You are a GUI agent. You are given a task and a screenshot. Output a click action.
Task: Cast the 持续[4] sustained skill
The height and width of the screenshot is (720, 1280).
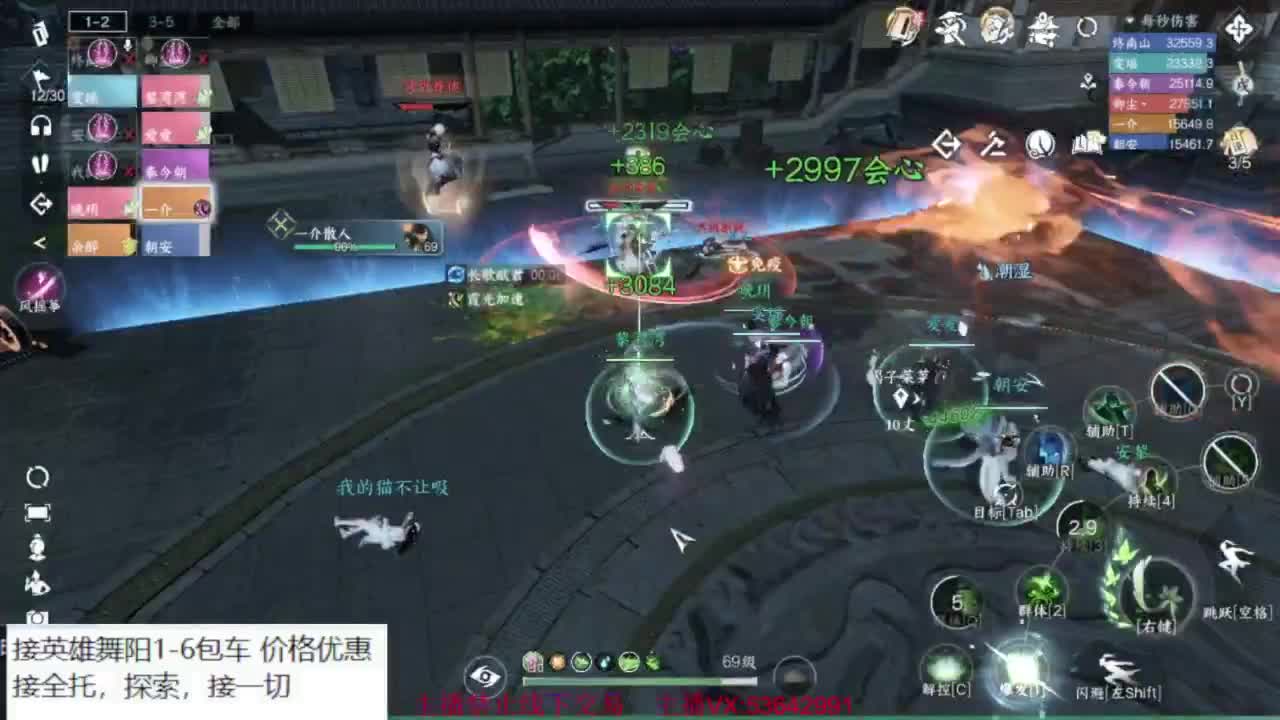point(1152,482)
